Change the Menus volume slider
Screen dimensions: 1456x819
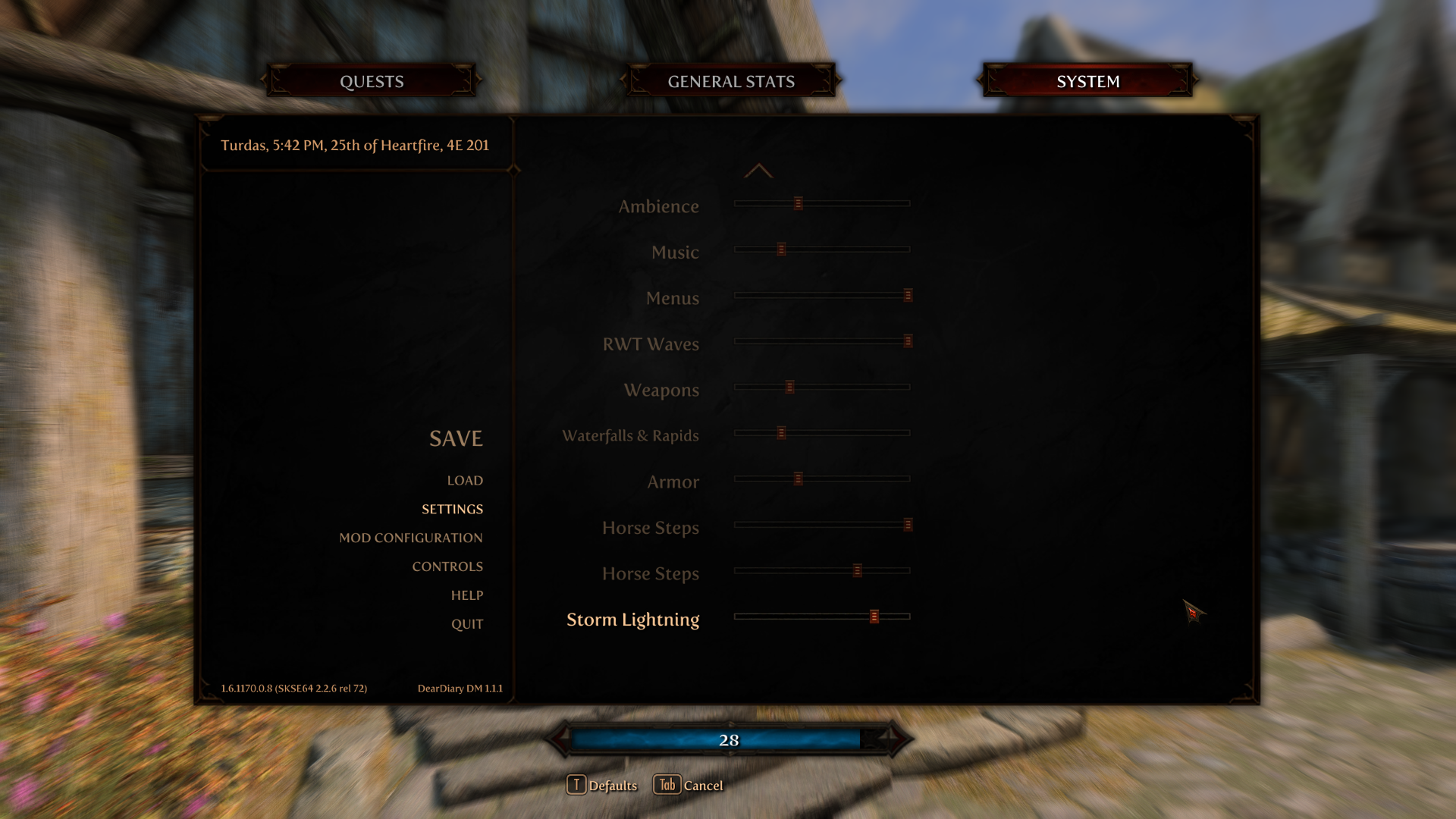pos(907,295)
